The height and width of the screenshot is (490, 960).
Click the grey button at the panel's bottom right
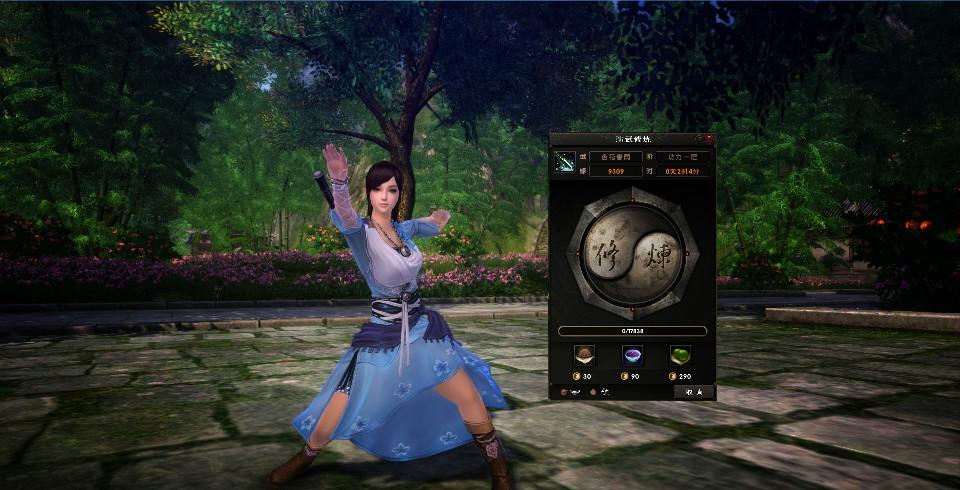(x=693, y=392)
